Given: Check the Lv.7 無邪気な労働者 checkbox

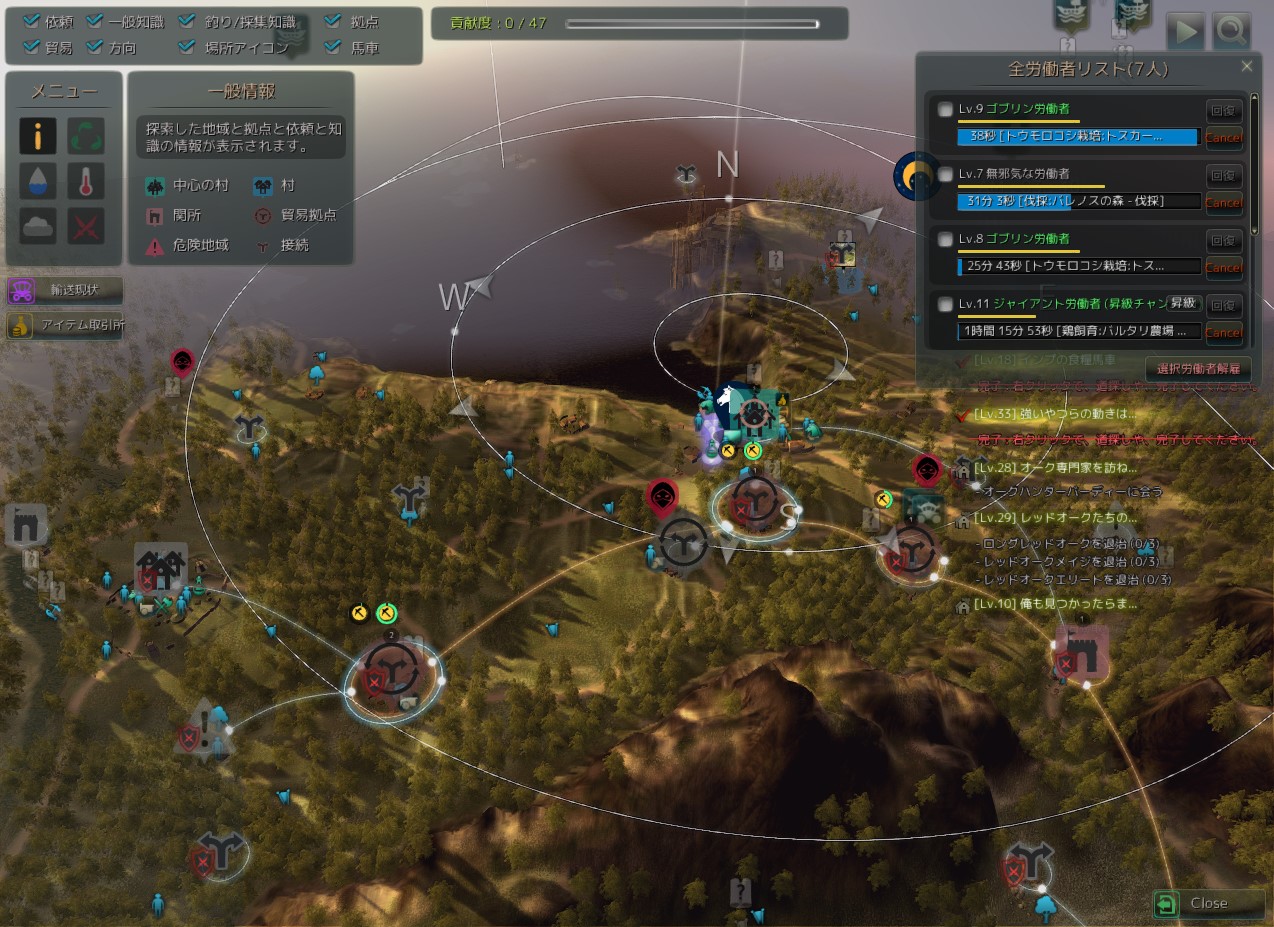Looking at the screenshot, I should pyautogui.click(x=946, y=175).
